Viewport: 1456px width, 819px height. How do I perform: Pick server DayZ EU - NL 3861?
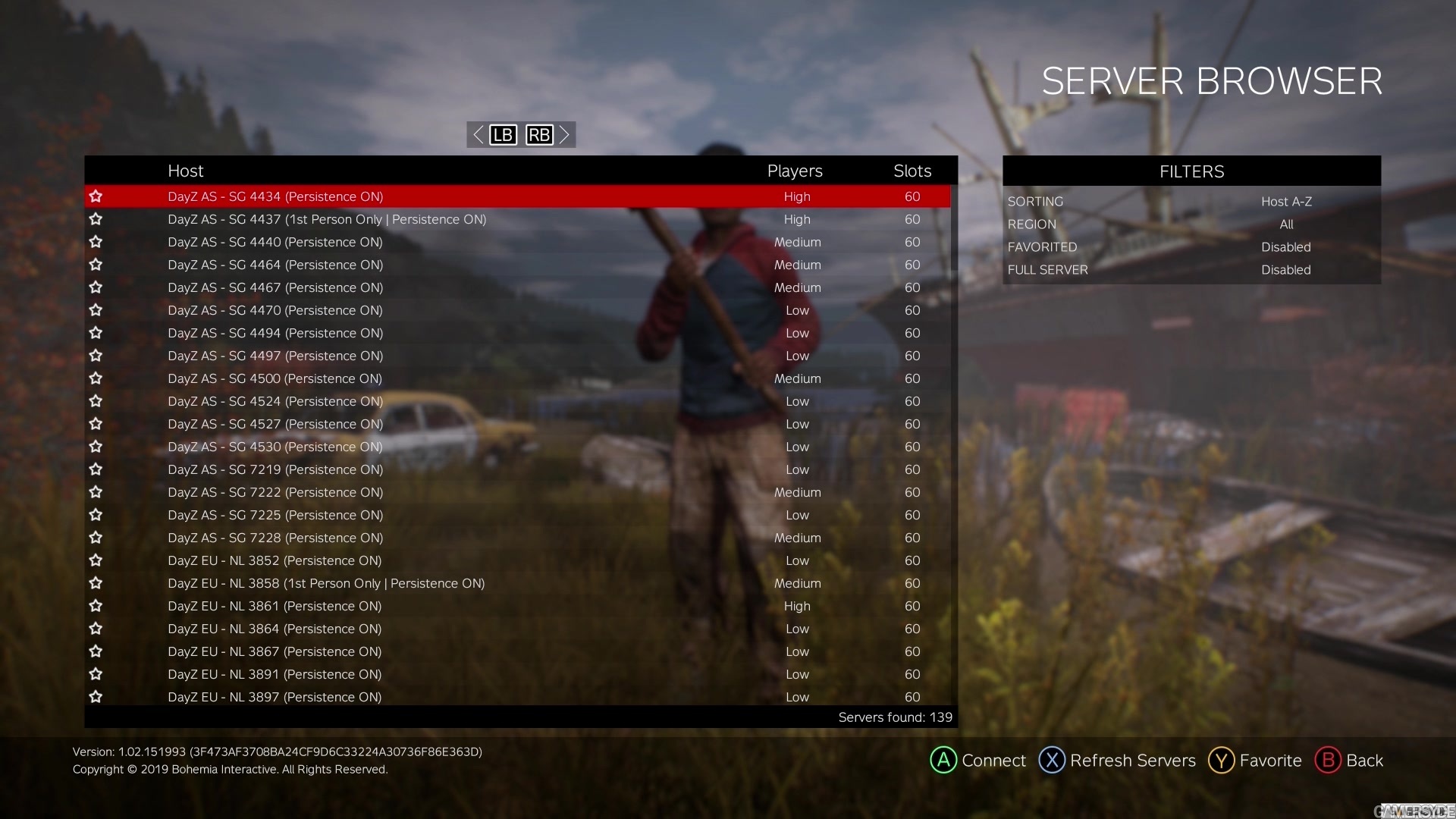(x=275, y=606)
